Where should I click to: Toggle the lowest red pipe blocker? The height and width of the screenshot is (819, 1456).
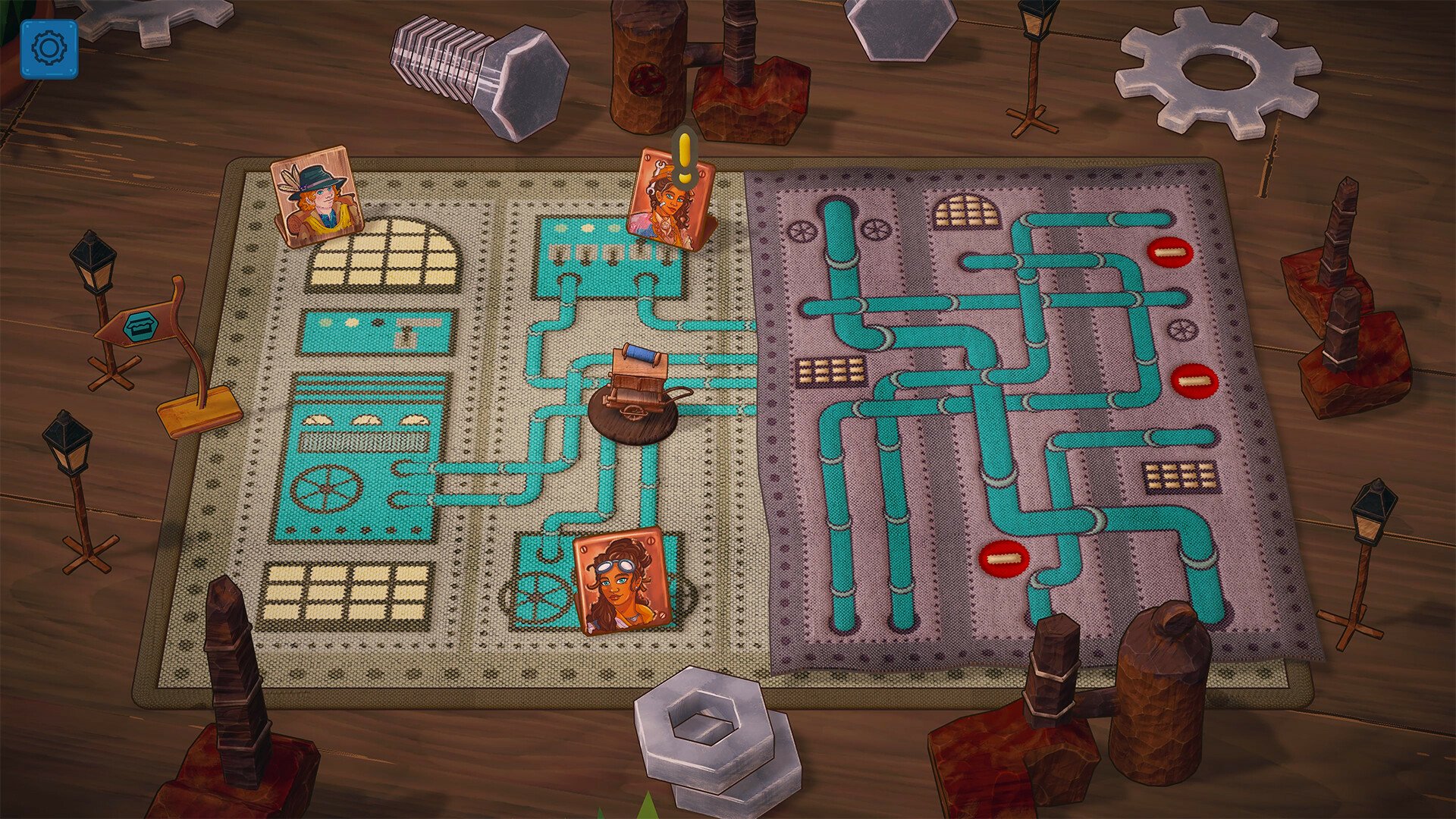(1003, 559)
